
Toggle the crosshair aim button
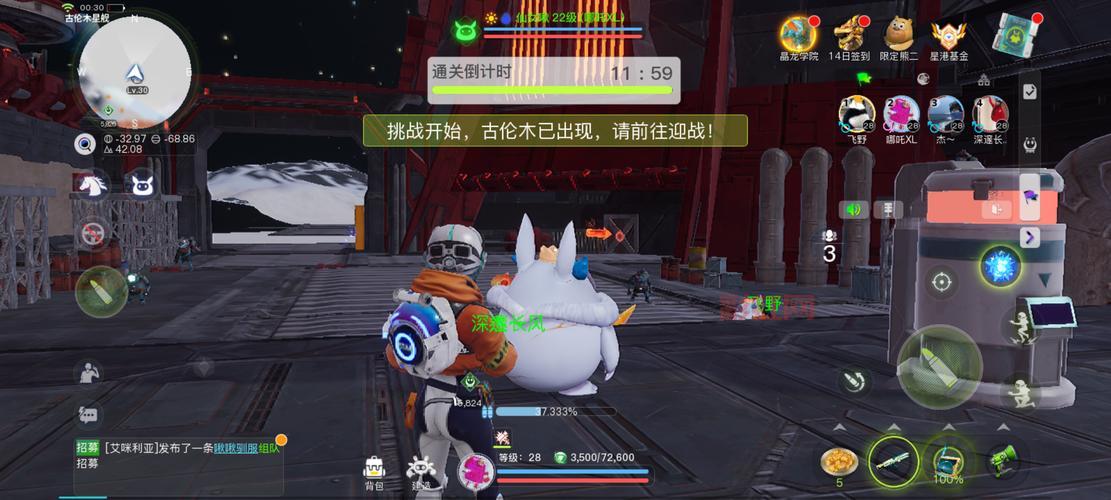941,282
